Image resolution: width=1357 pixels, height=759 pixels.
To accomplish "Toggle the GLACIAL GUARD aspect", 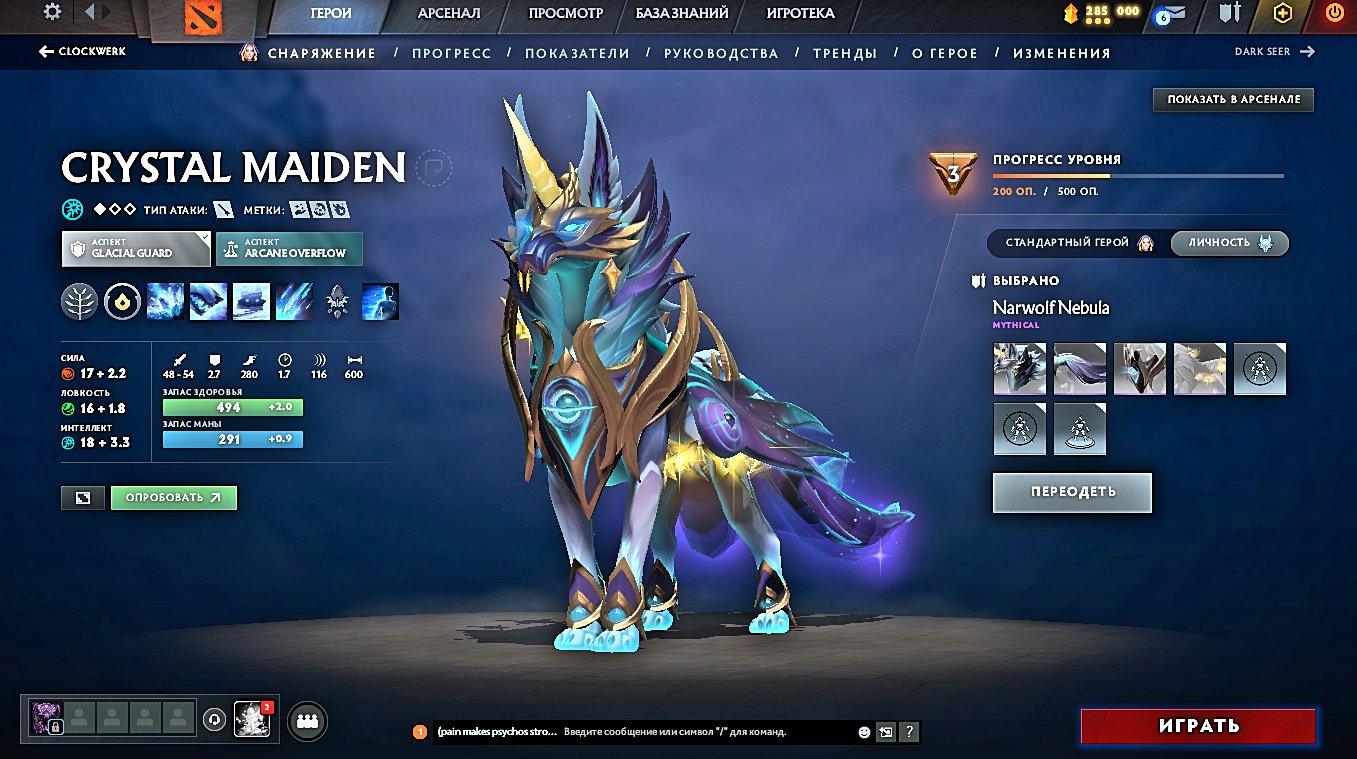I will (135, 249).
